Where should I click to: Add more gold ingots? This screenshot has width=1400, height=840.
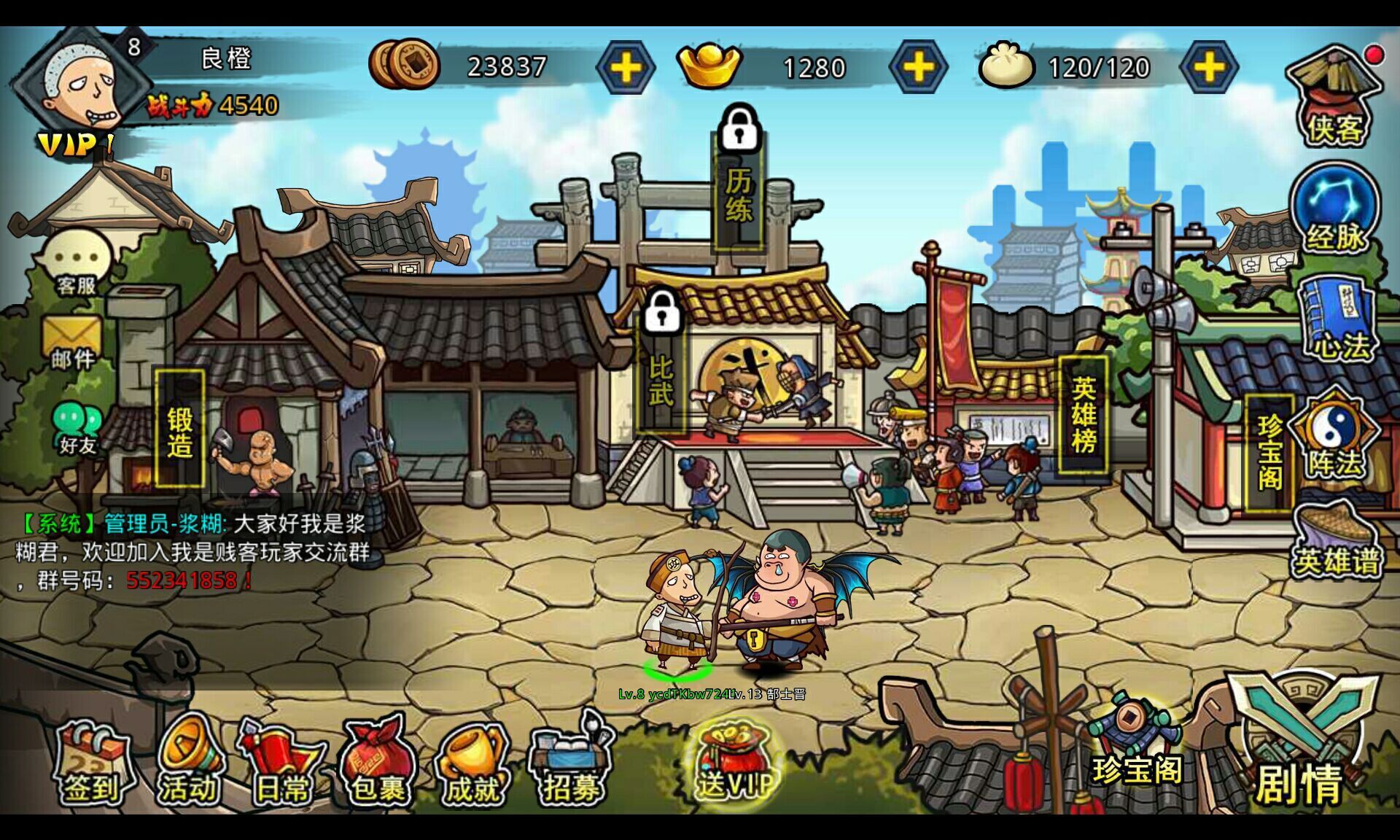click(918, 68)
